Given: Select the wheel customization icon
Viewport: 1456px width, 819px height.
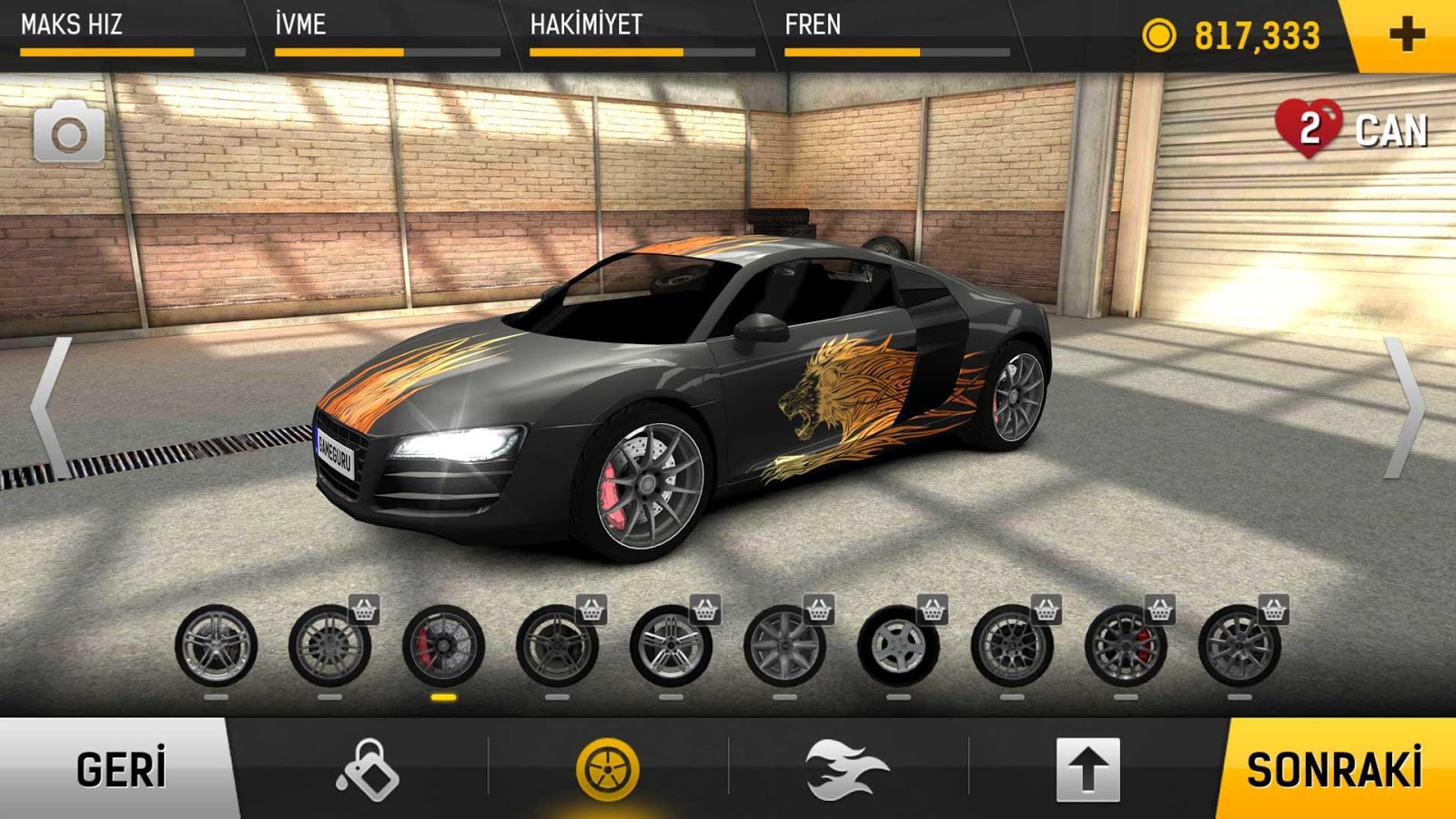Looking at the screenshot, I should [606, 769].
